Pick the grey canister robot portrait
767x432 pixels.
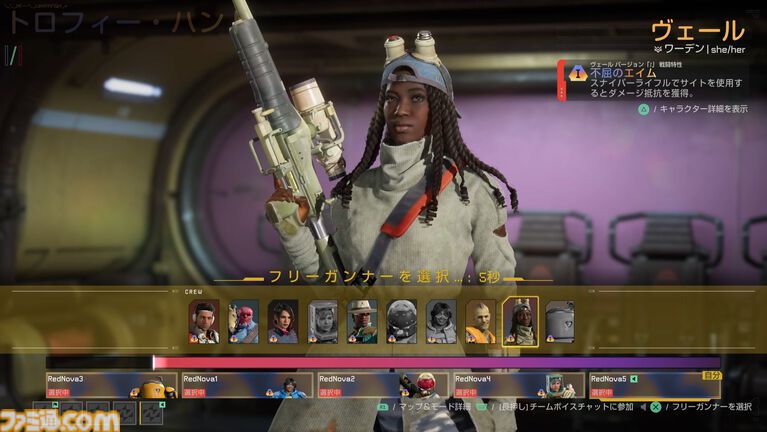coord(560,321)
